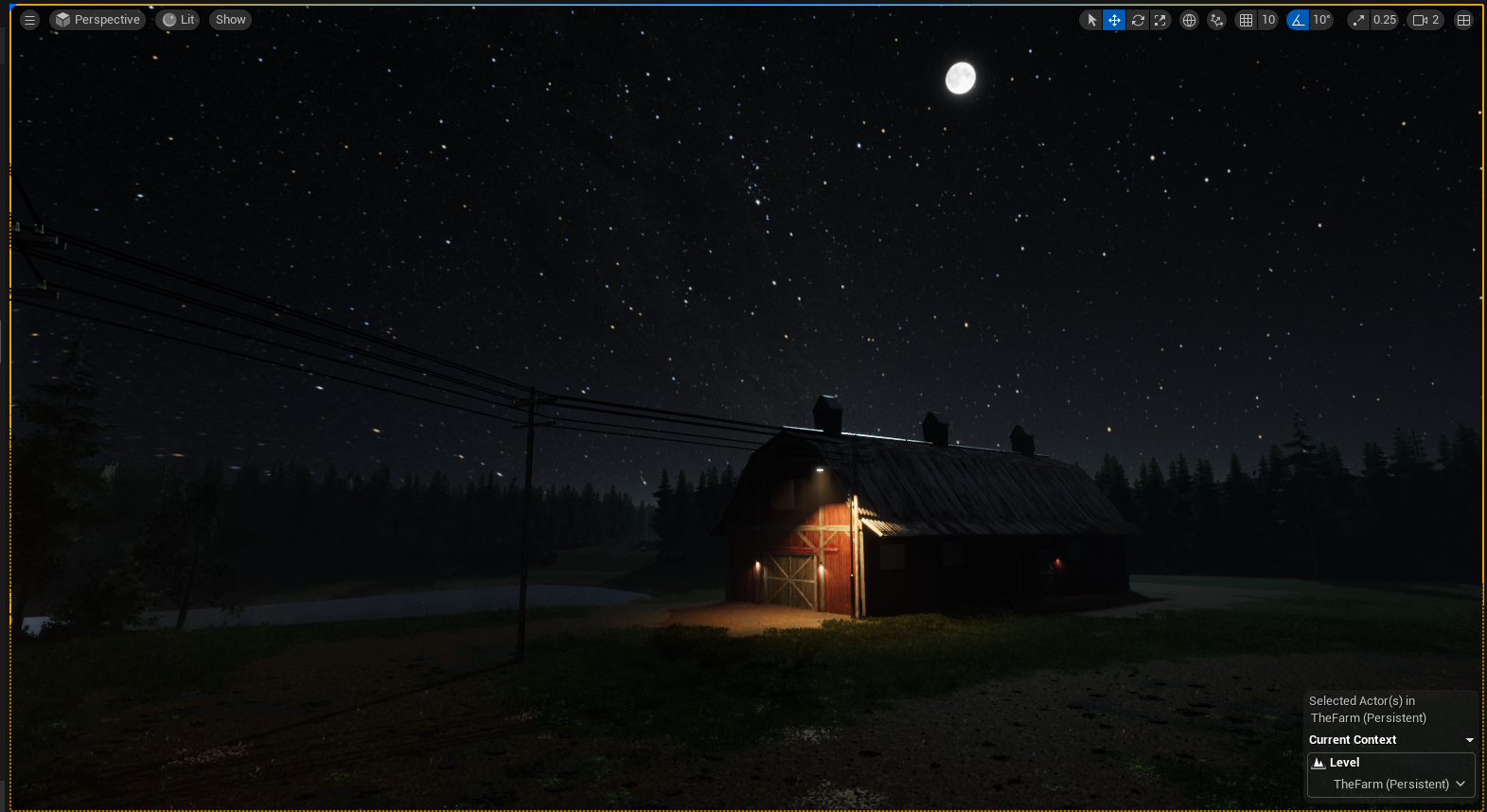Toggle grid snapping icon
The height and width of the screenshot is (812, 1487).
click(x=1247, y=20)
